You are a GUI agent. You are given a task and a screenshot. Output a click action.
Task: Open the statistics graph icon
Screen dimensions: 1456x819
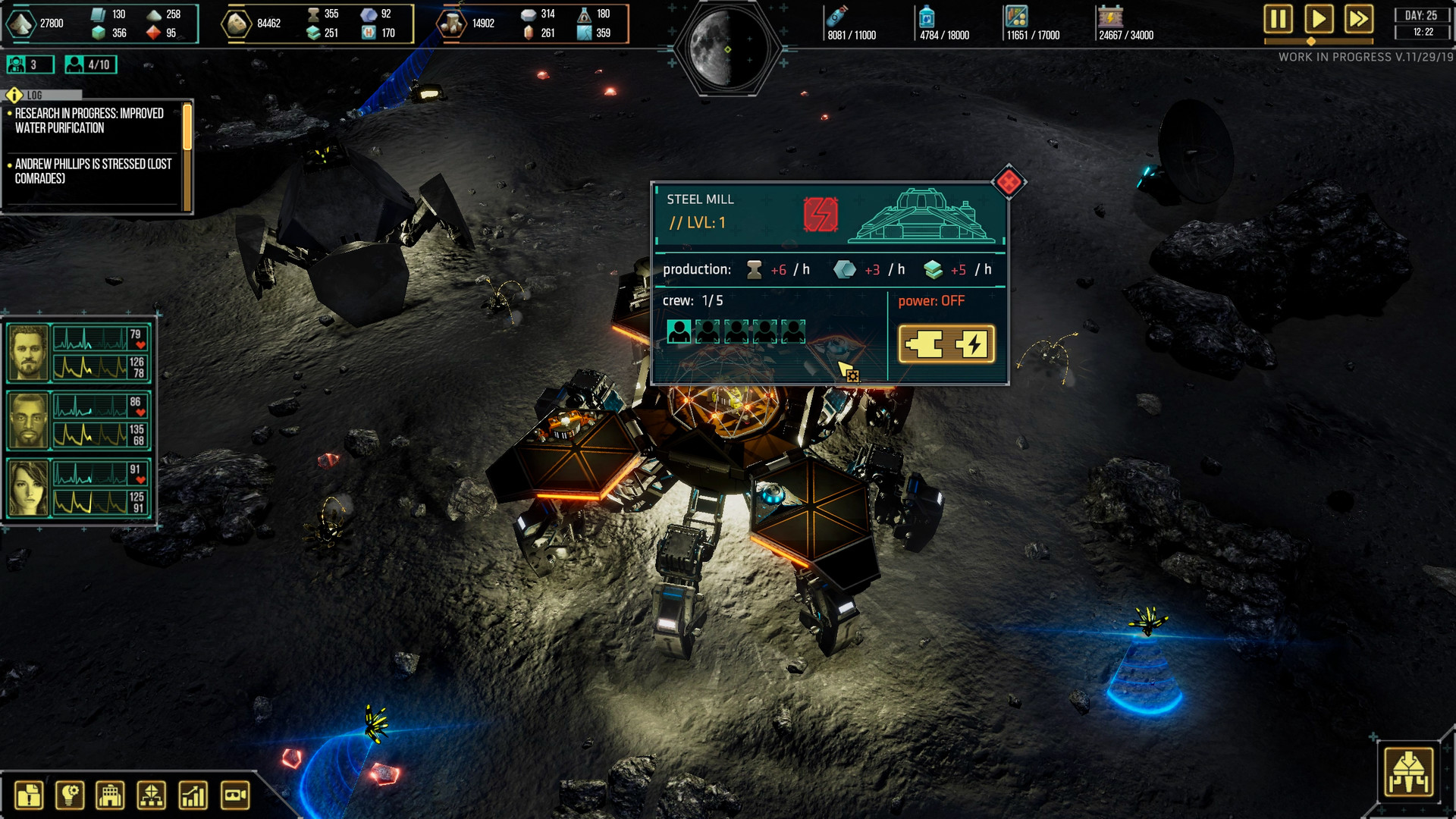[193, 793]
